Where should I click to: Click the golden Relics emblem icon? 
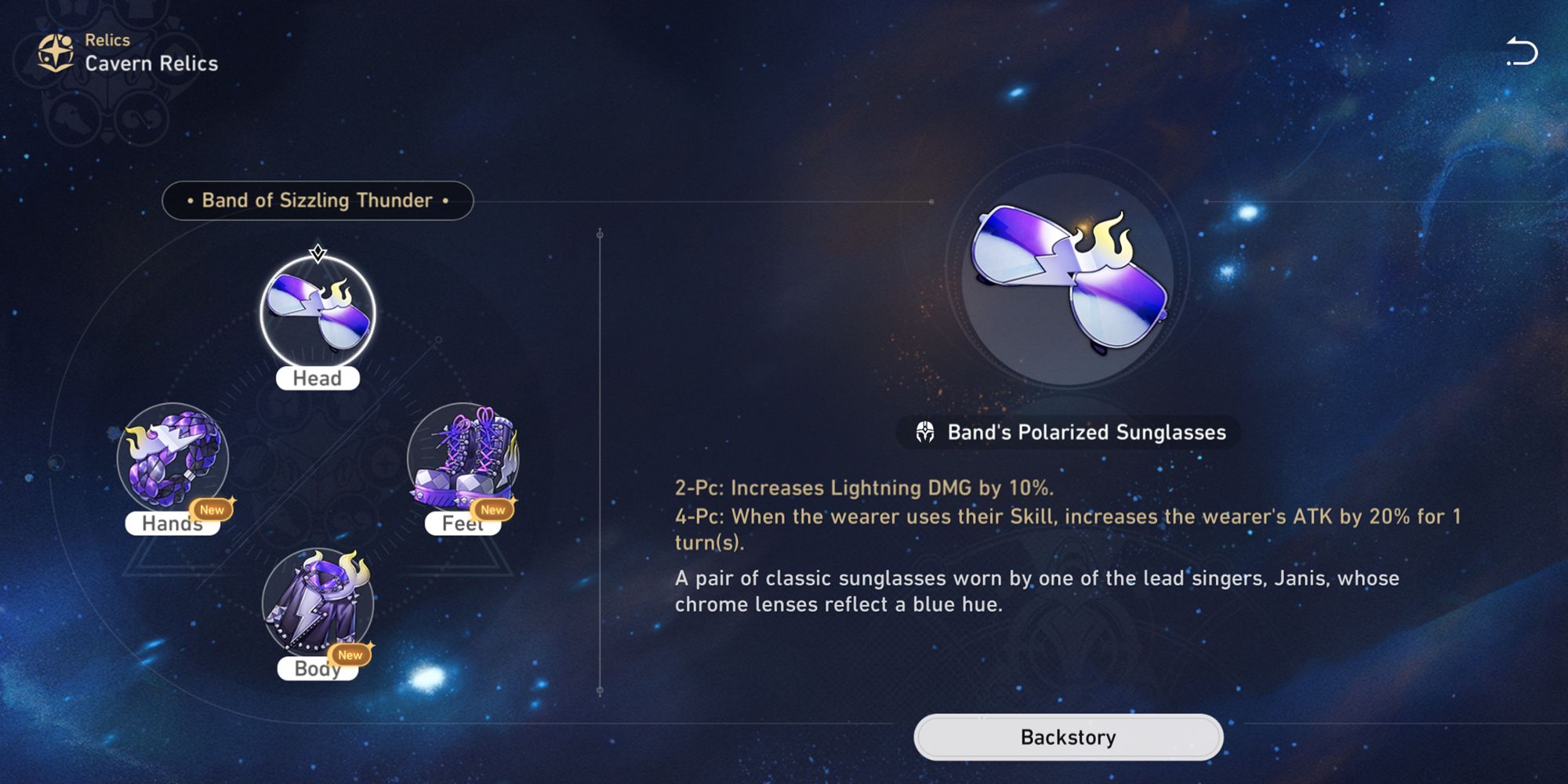pos(55,52)
